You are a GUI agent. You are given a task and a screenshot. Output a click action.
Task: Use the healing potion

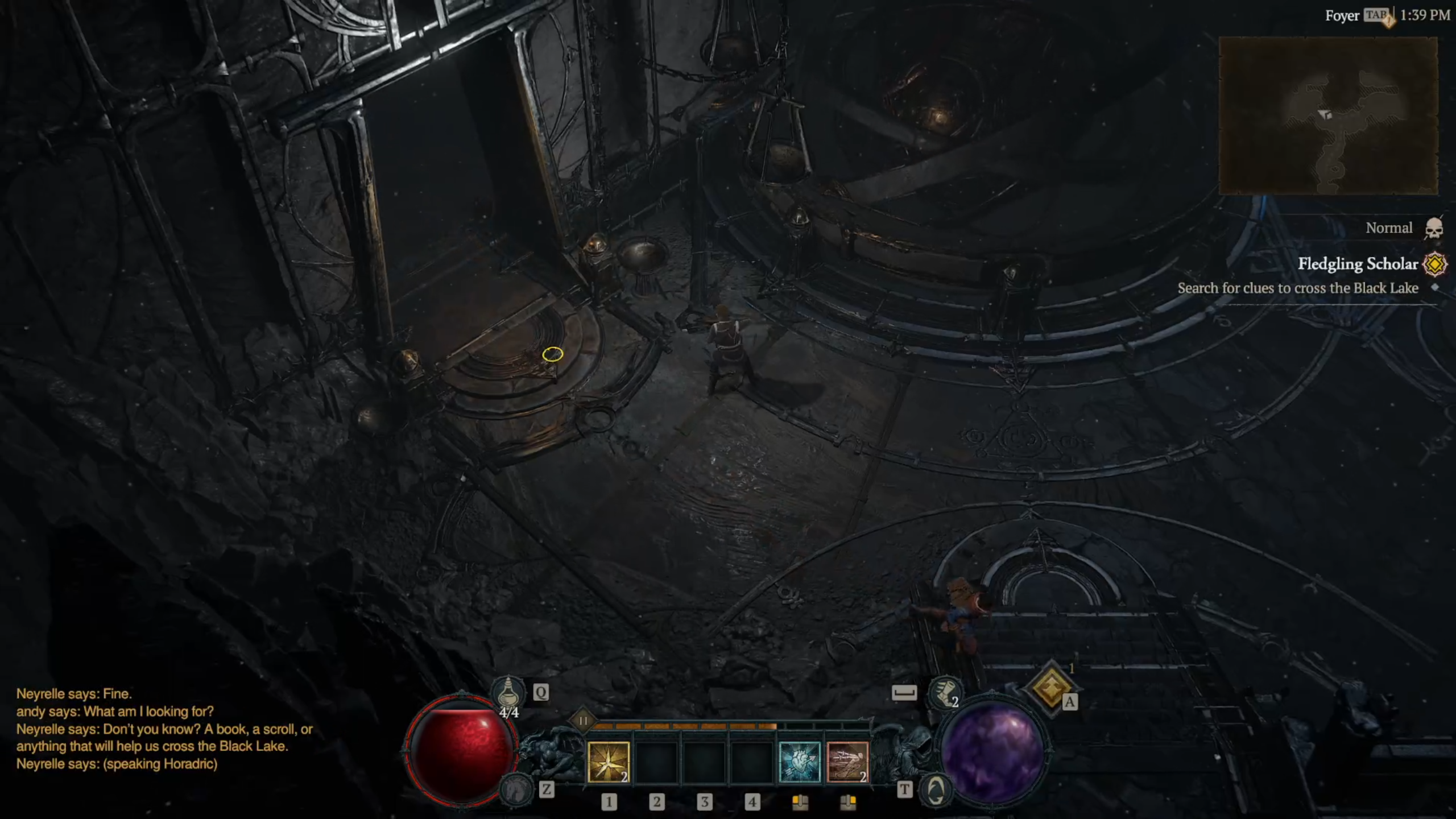pos(508,692)
